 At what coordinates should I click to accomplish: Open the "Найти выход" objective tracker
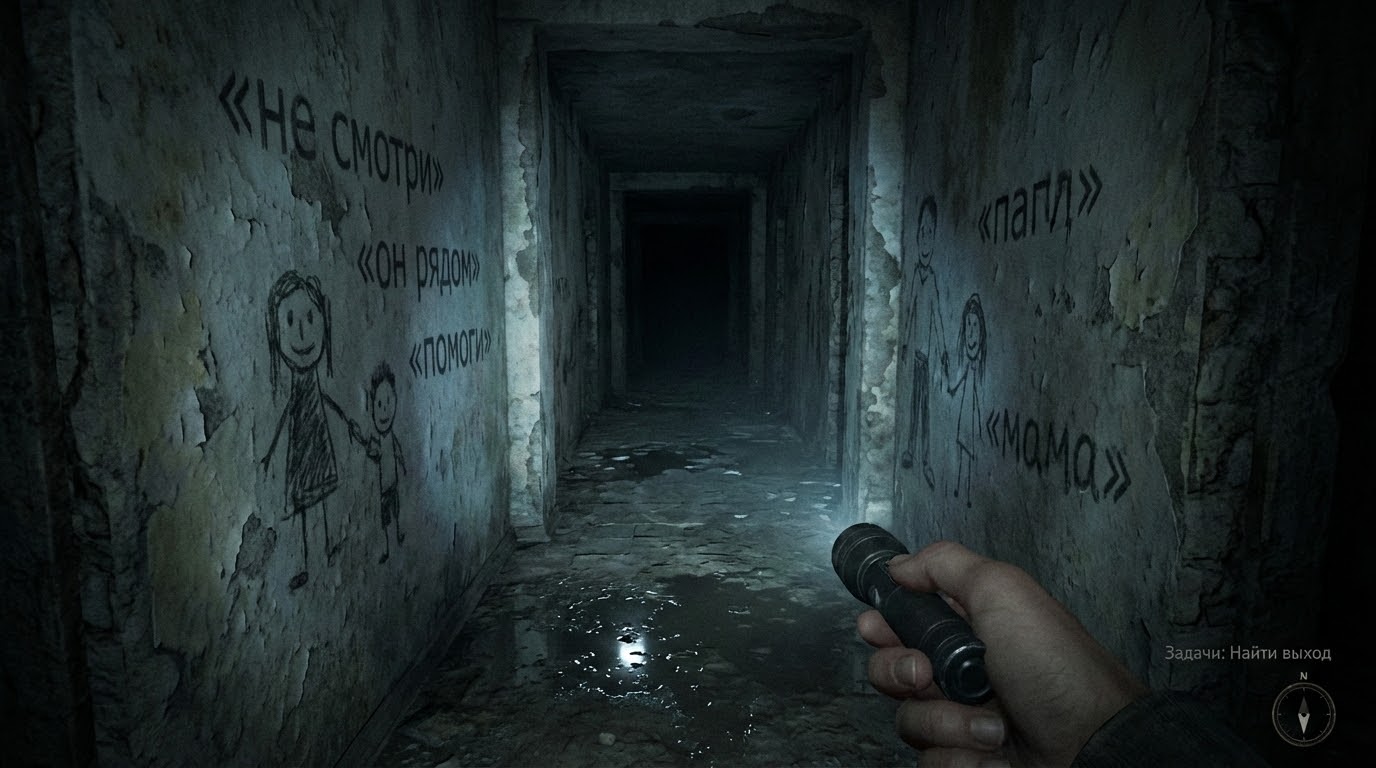pyautogui.click(x=1247, y=653)
